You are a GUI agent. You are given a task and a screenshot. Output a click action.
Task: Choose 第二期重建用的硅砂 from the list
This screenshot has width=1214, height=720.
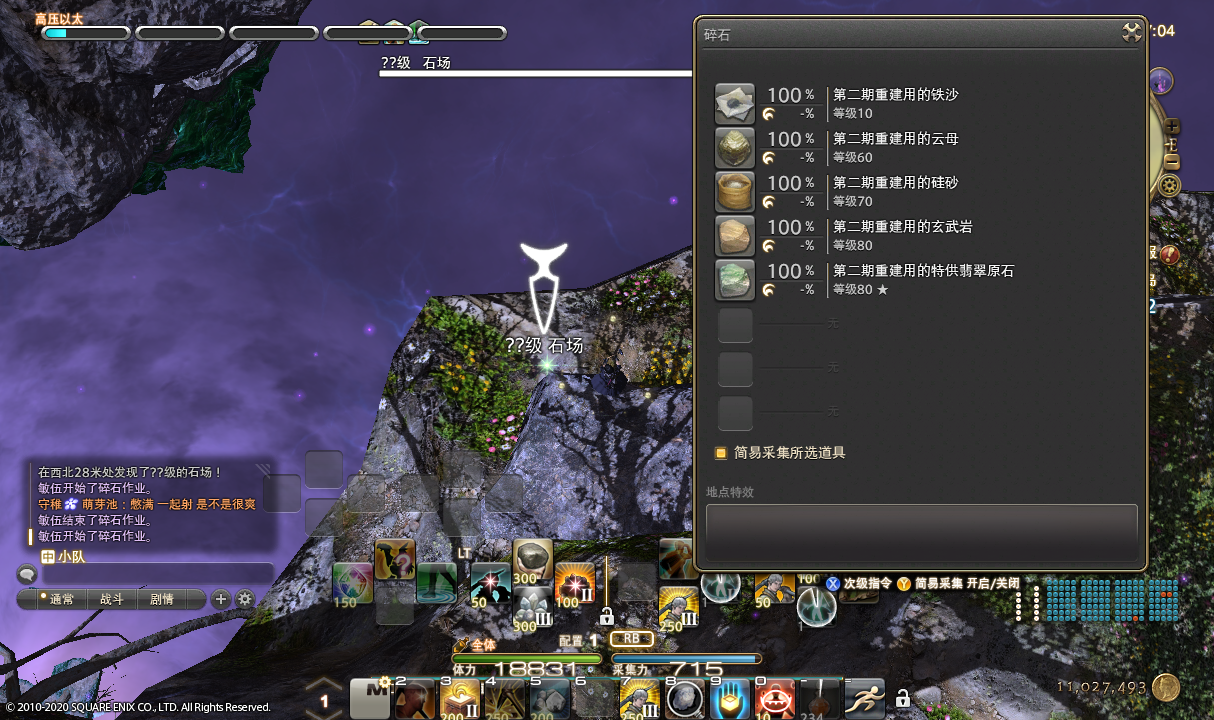[735, 192]
